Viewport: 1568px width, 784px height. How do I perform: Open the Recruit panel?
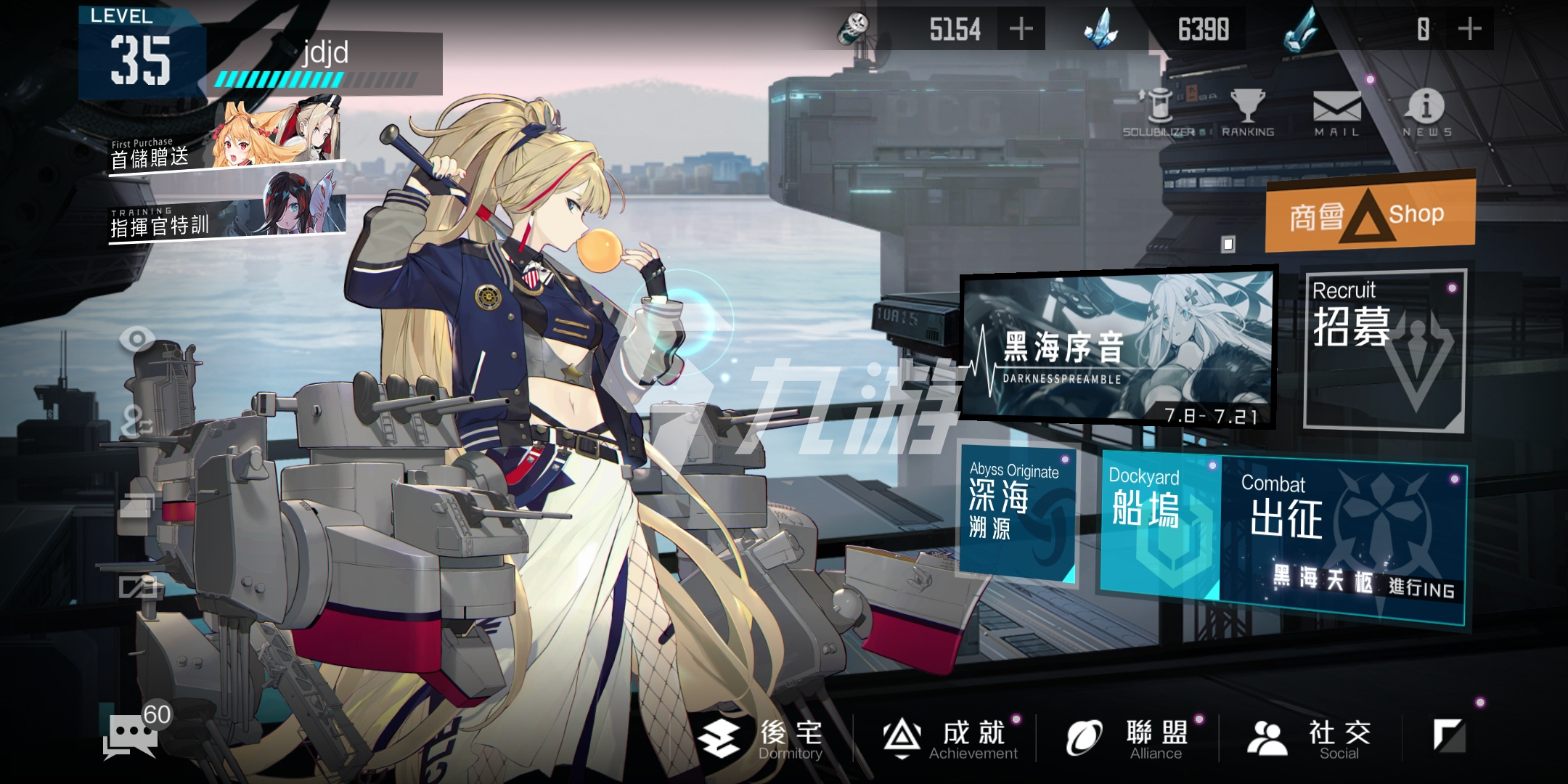pos(1385,350)
